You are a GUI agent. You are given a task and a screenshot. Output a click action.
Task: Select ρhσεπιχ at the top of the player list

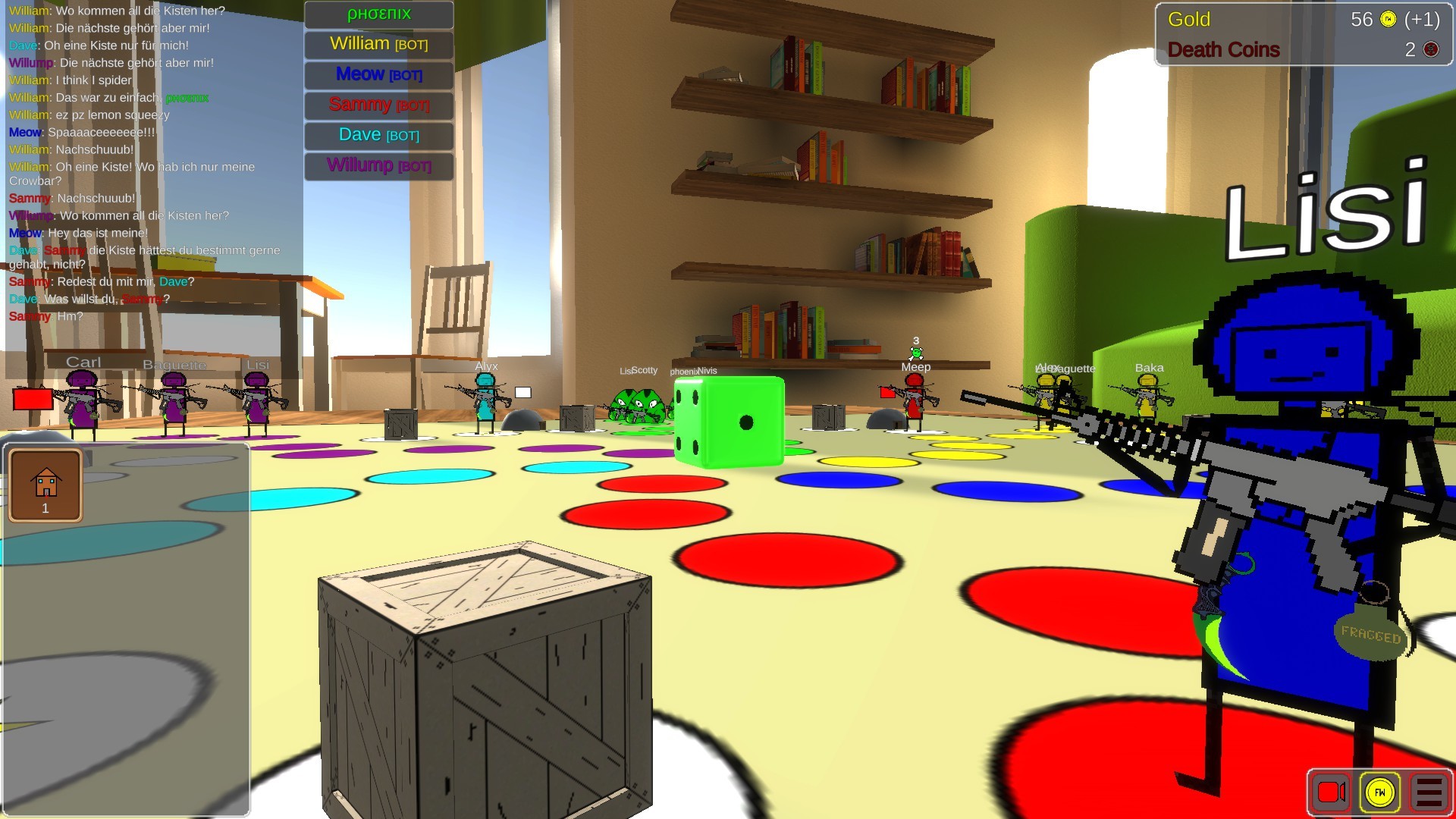coord(378,14)
